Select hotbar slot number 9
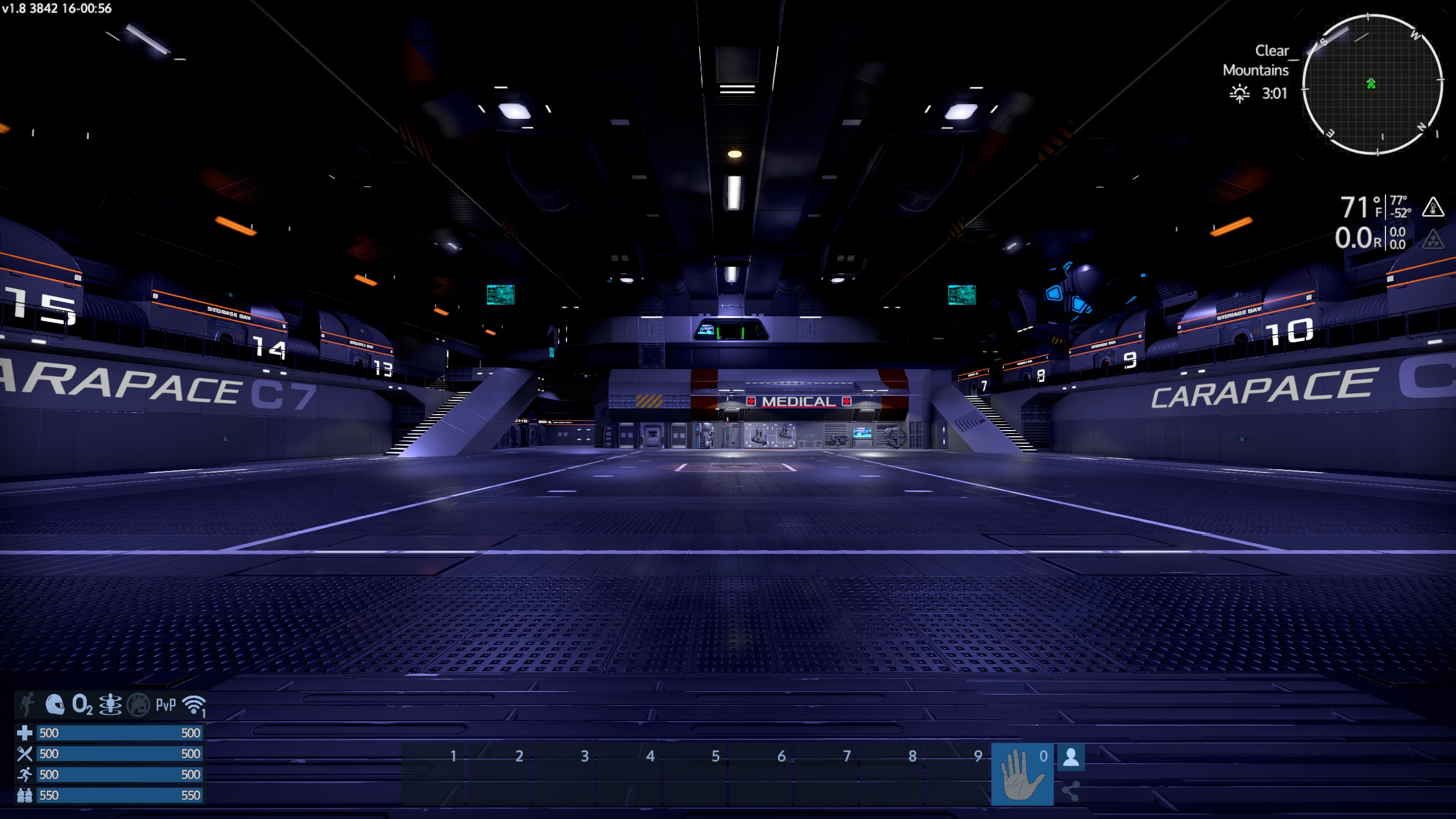 click(959, 774)
